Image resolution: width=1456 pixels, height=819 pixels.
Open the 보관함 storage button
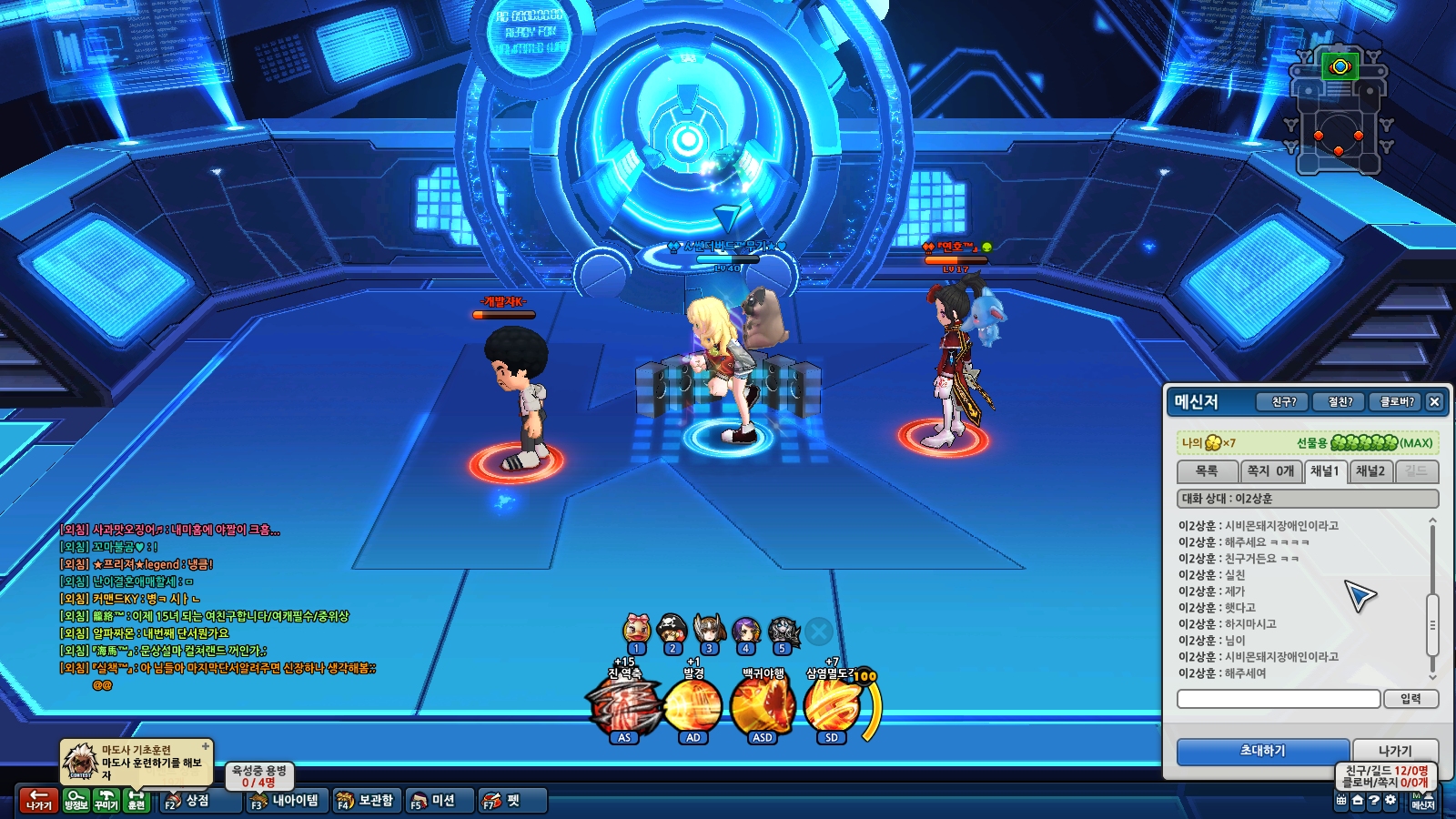366,801
